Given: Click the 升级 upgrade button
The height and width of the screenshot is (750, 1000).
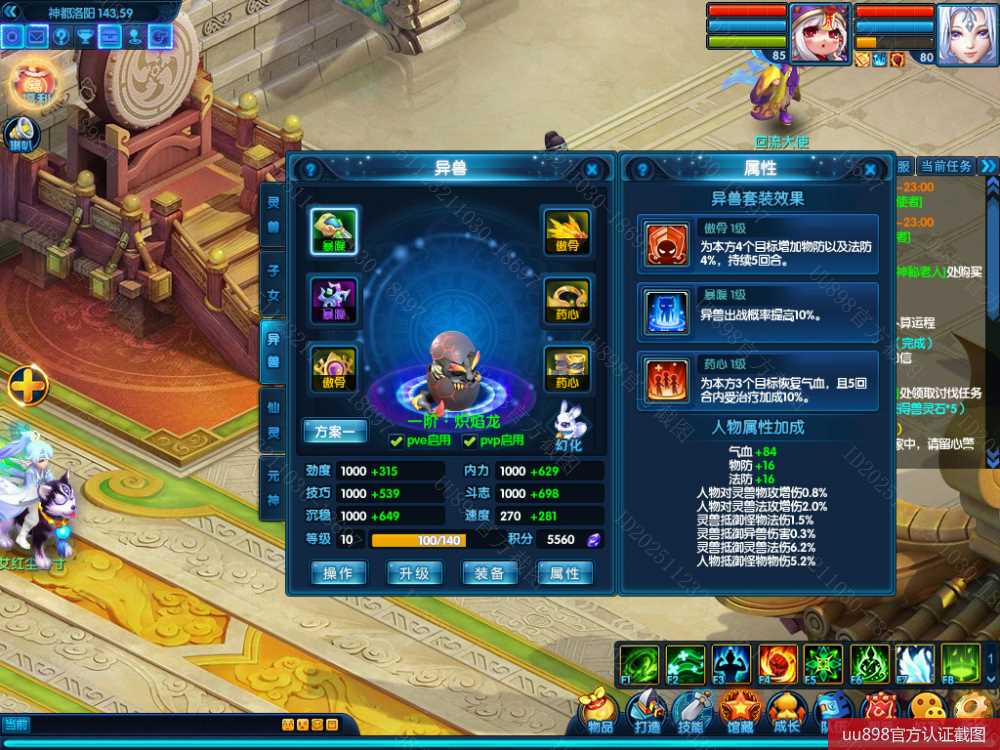Looking at the screenshot, I should coord(414,573).
